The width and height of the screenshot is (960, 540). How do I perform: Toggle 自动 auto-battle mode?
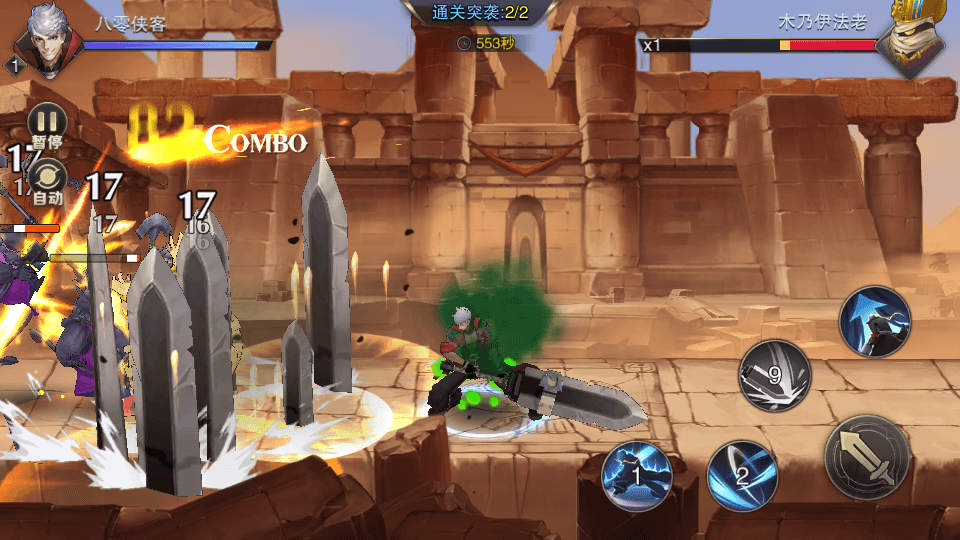tap(47, 179)
